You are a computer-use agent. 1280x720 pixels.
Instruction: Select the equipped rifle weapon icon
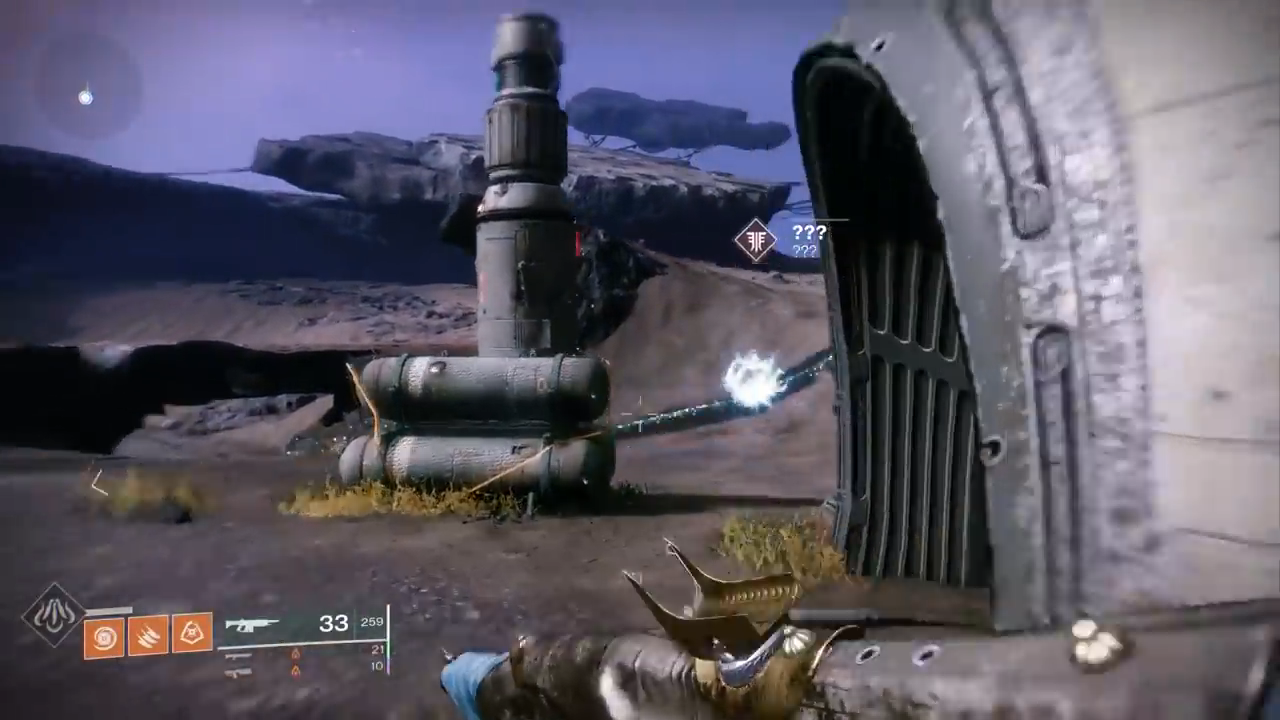252,625
